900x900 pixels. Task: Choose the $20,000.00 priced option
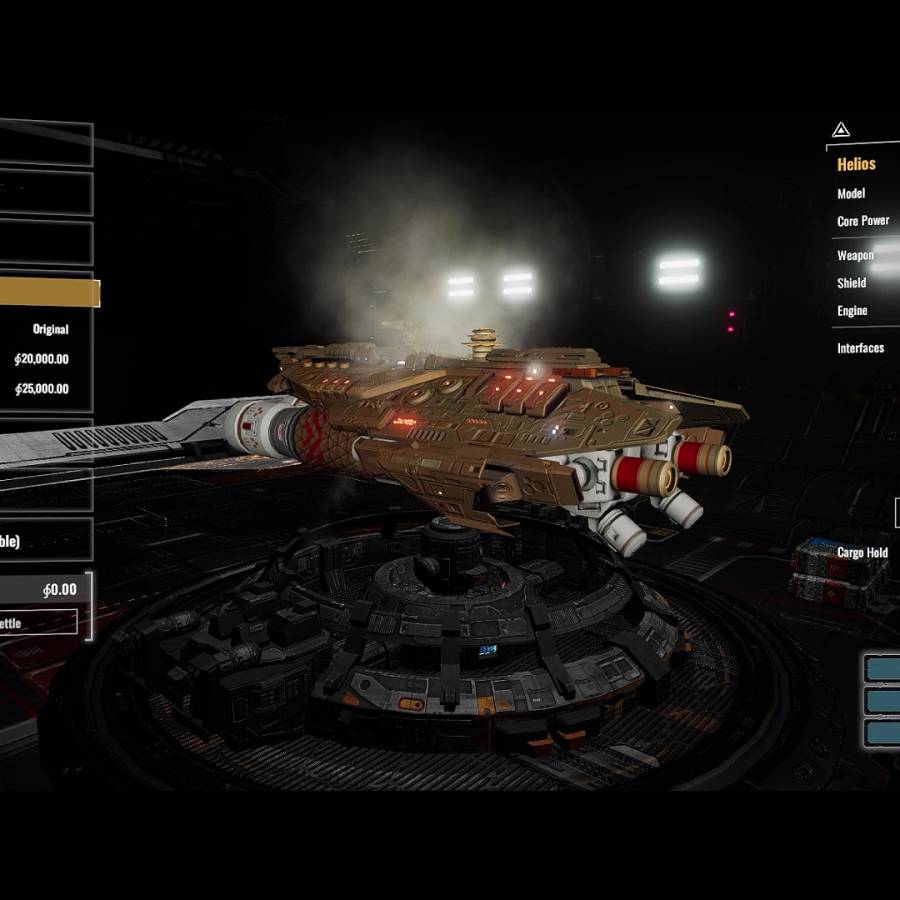(x=42, y=359)
